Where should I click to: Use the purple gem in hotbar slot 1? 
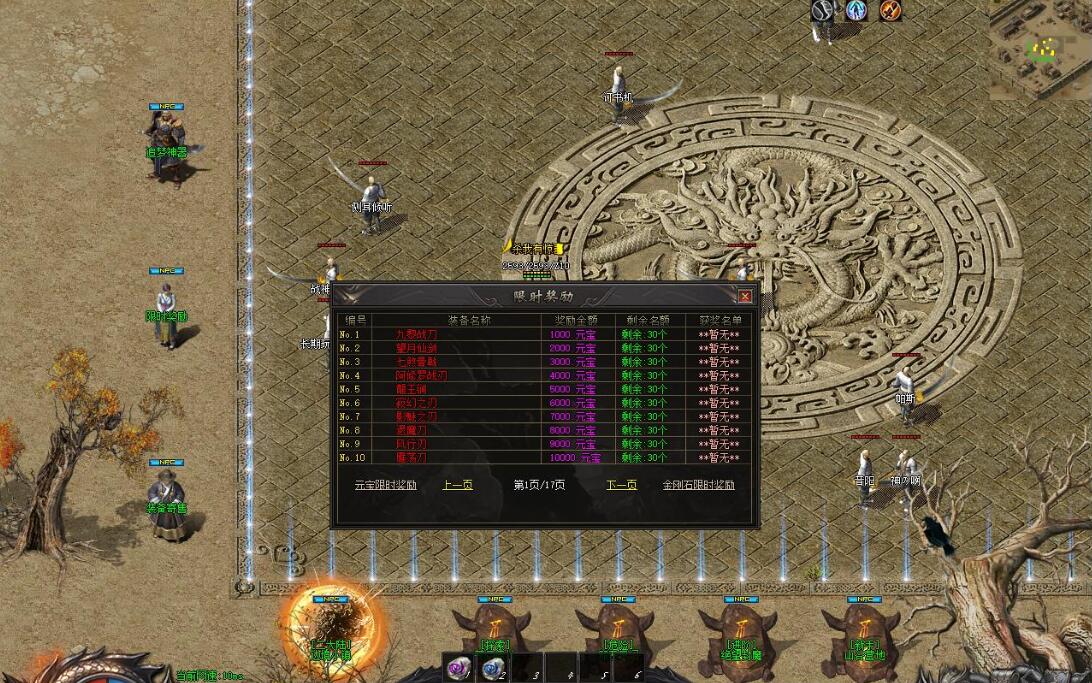pyautogui.click(x=459, y=668)
